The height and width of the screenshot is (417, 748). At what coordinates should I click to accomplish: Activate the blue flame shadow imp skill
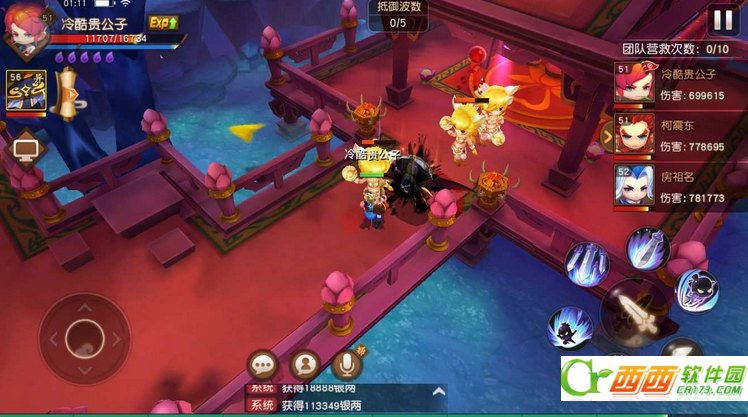[x=570, y=327]
